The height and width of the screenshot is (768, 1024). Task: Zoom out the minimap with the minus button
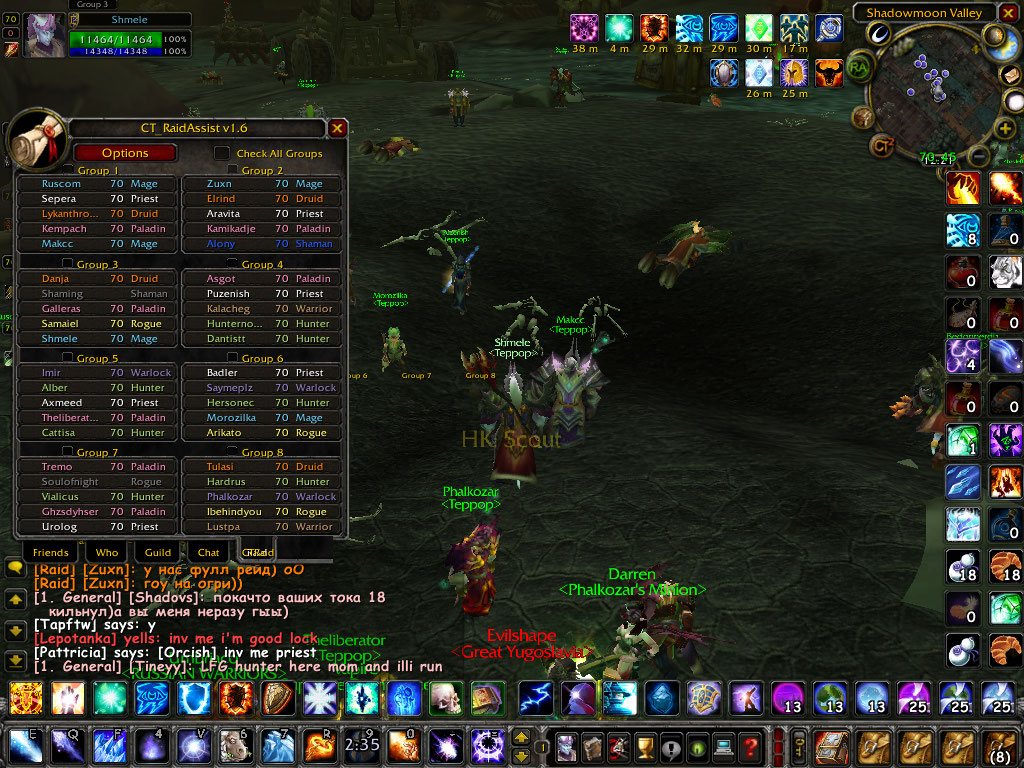click(979, 157)
